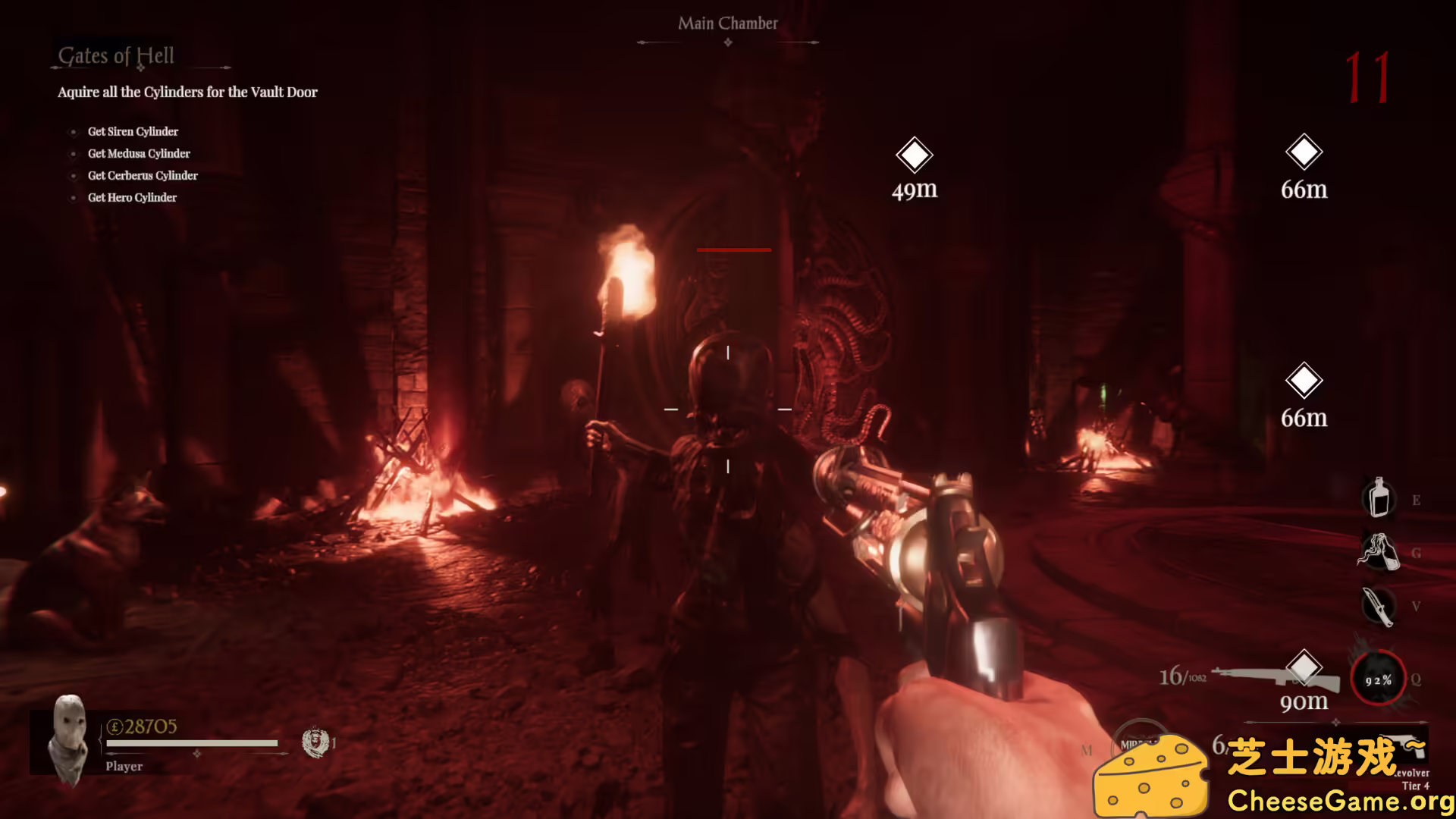1456x819 pixels.
Task: Choose the molotov cocktail throwable icon
Action: click(1379, 552)
